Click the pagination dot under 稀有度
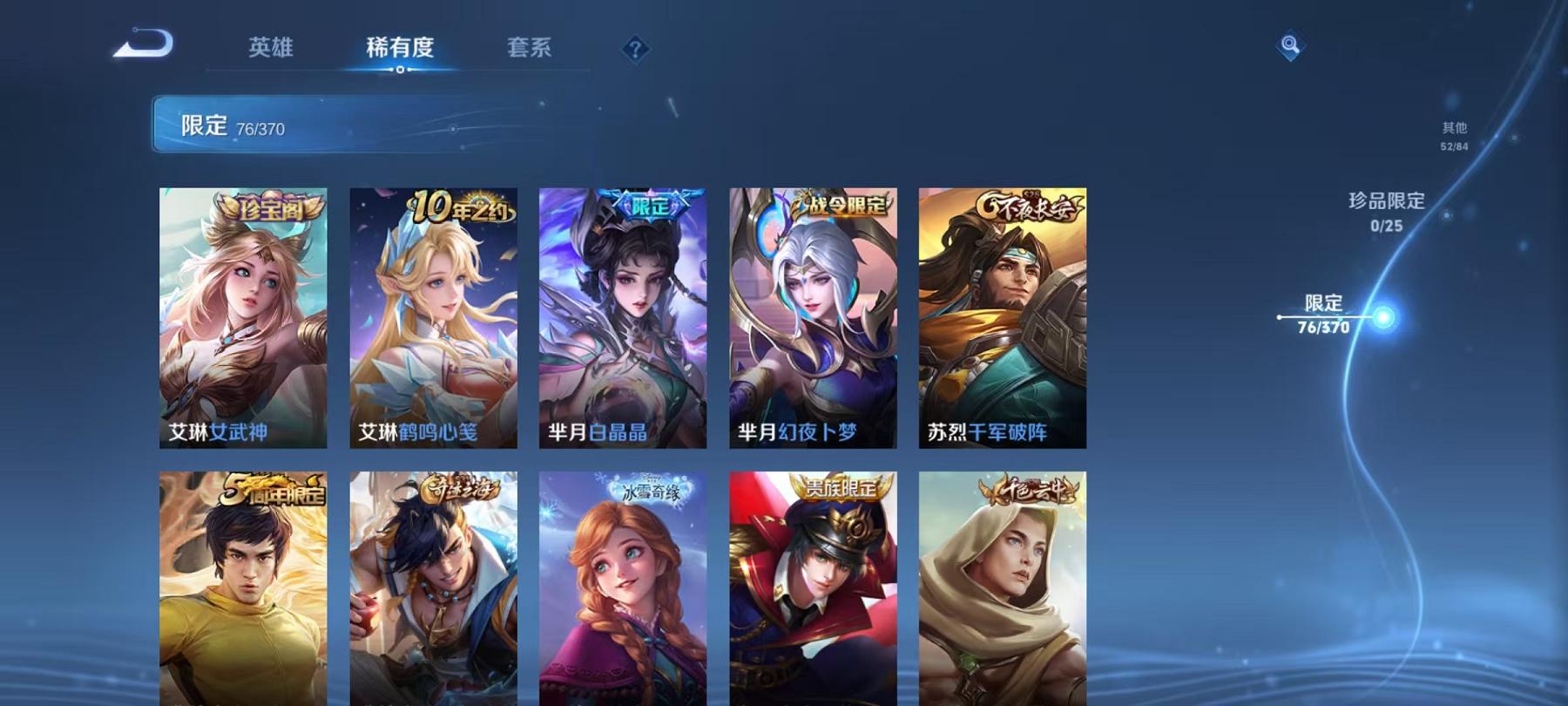1568x706 pixels. tap(400, 70)
